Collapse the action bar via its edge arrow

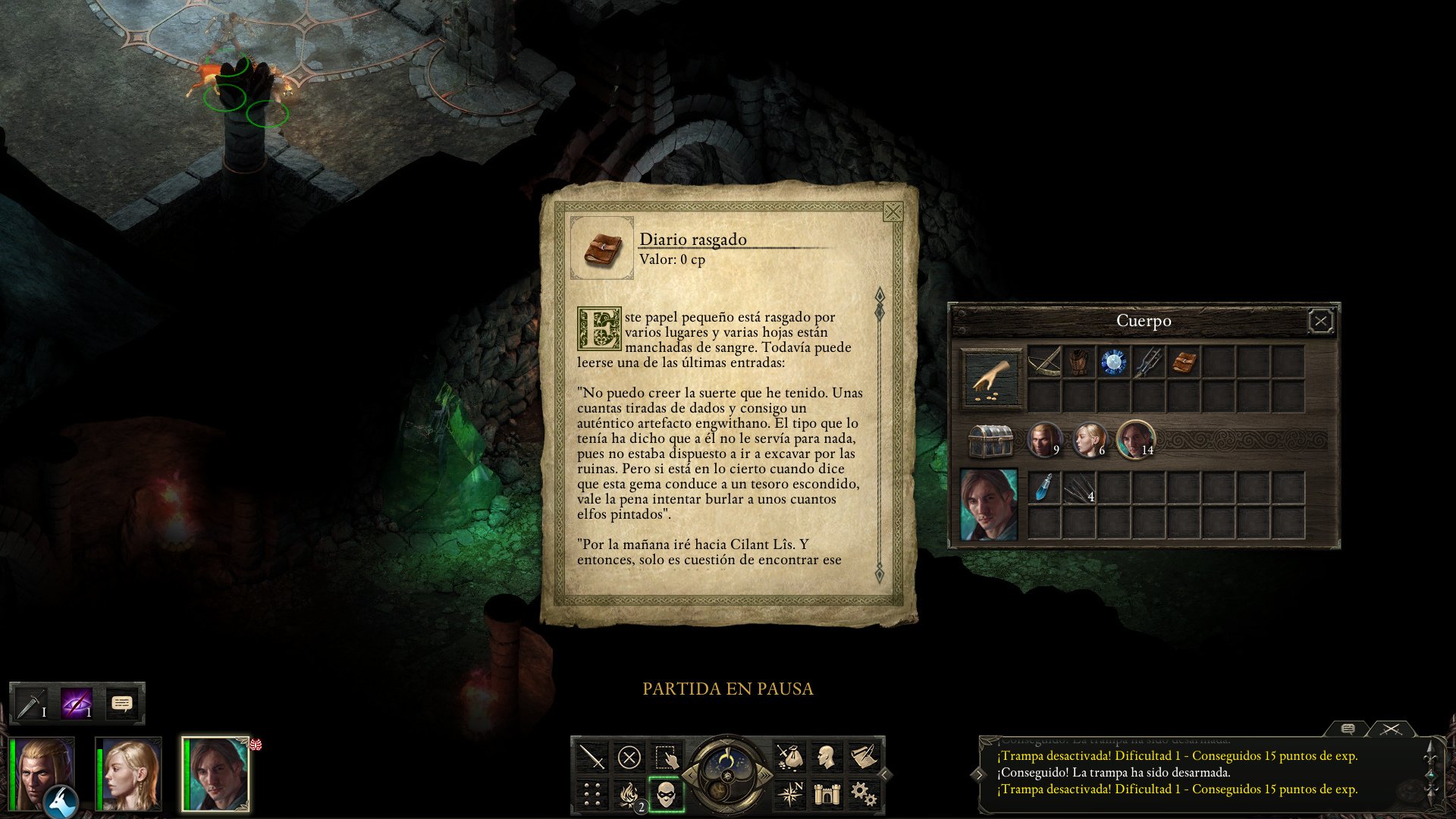[886, 774]
